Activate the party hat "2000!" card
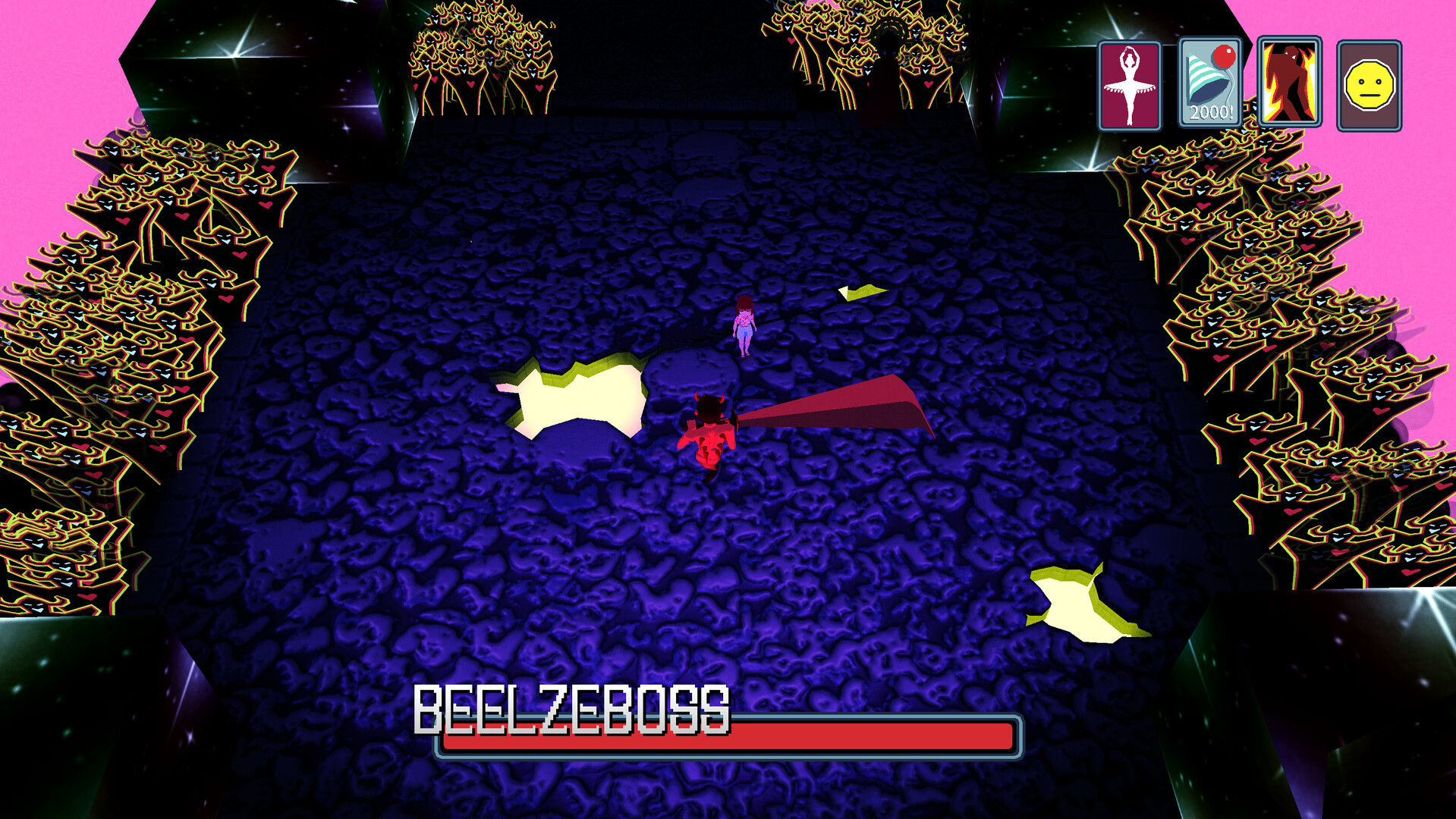This screenshot has width=1456, height=819. click(x=1209, y=83)
